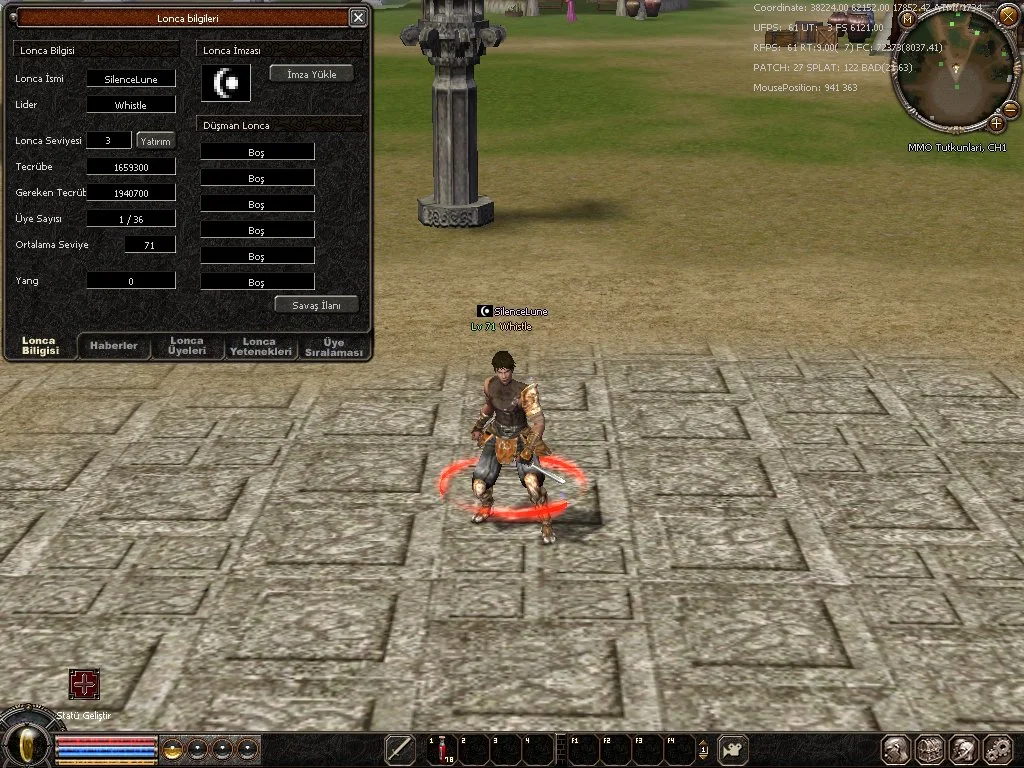This screenshot has width=1024, height=768.
Task: Show the Lonca Yetenekleri tab
Action: [x=259, y=346]
